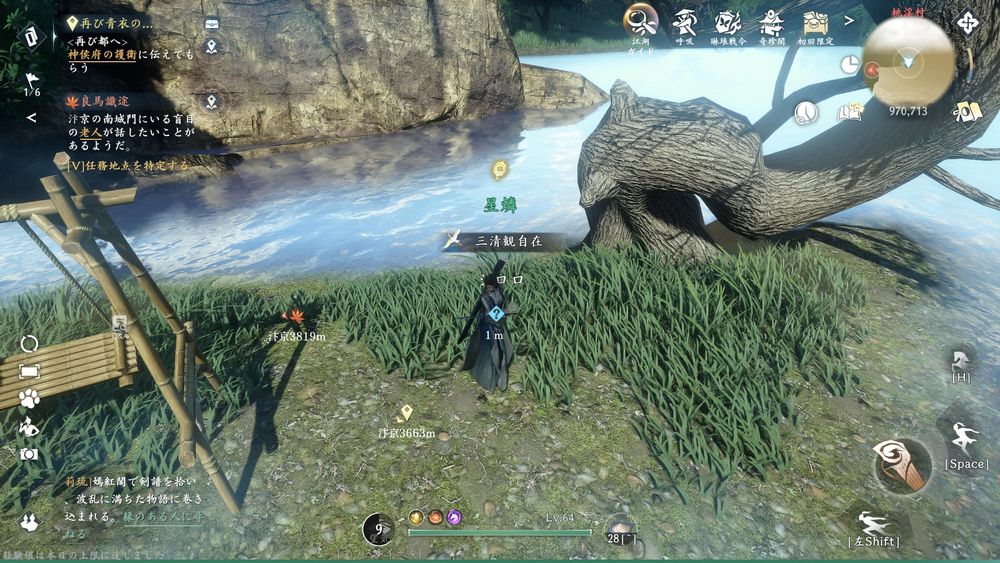This screenshot has width=1000, height=563.
Task: Open the quest journal diamond icon
Action: tap(31, 37)
